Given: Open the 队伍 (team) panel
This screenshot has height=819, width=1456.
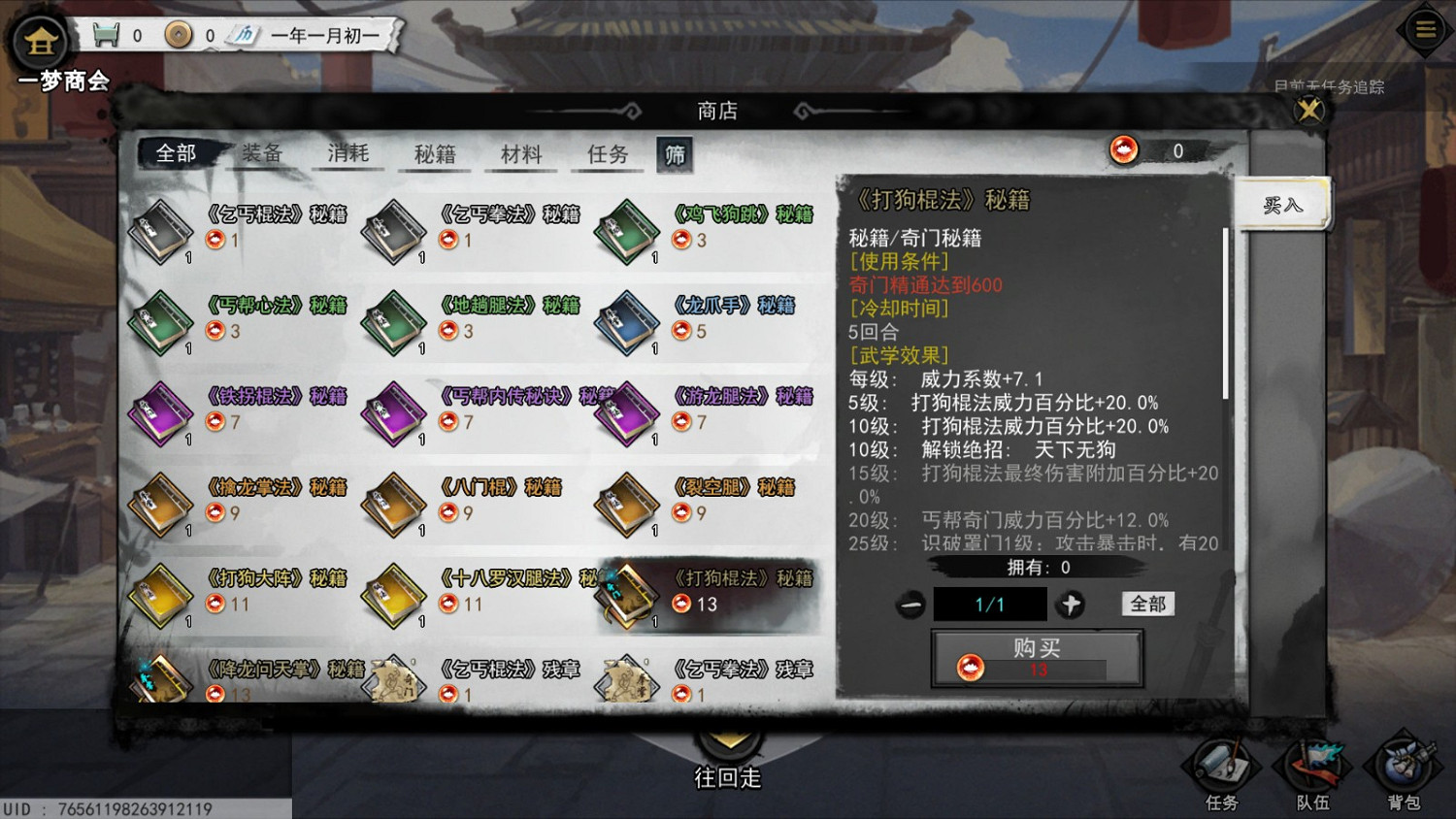Looking at the screenshot, I should tap(1311, 771).
